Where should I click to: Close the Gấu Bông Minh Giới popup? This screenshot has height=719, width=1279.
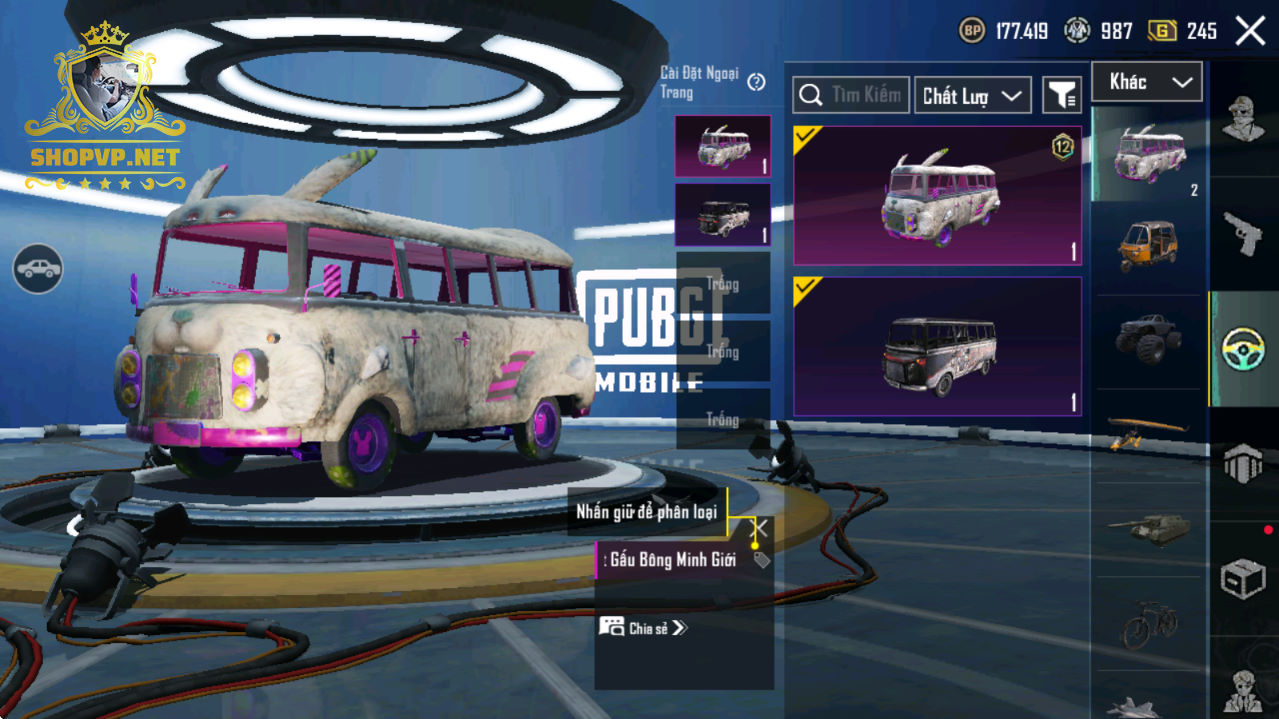pyautogui.click(x=760, y=527)
